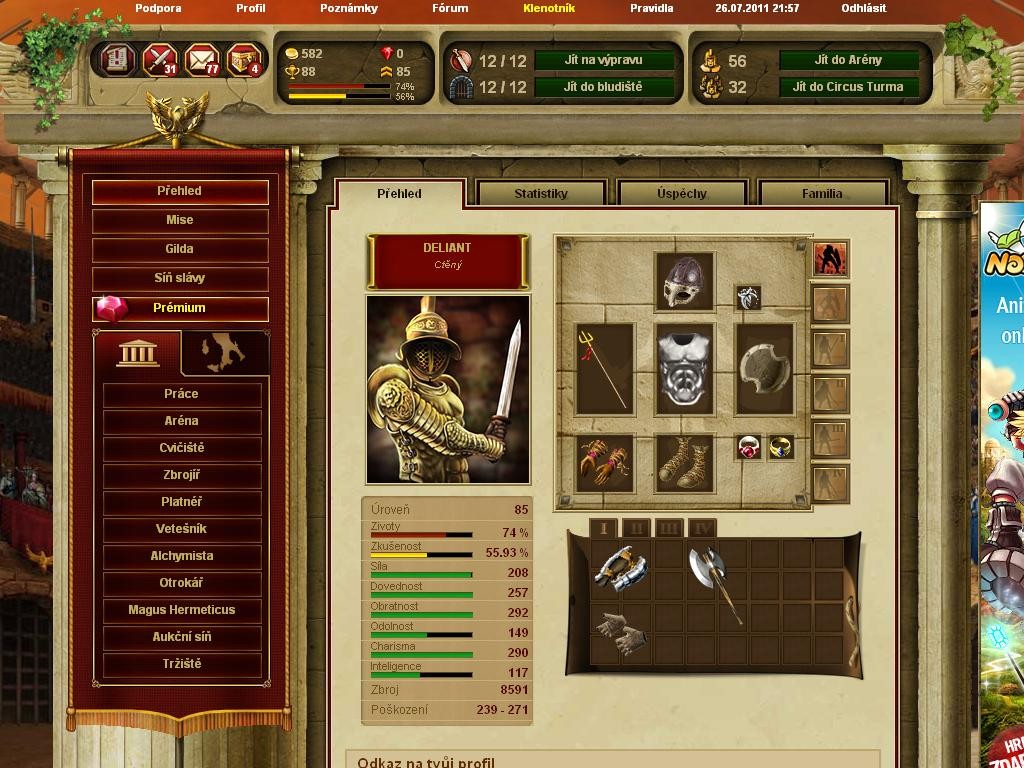This screenshot has width=1024, height=768.
Task: Switch to the Úspěchy tab
Action: point(682,194)
